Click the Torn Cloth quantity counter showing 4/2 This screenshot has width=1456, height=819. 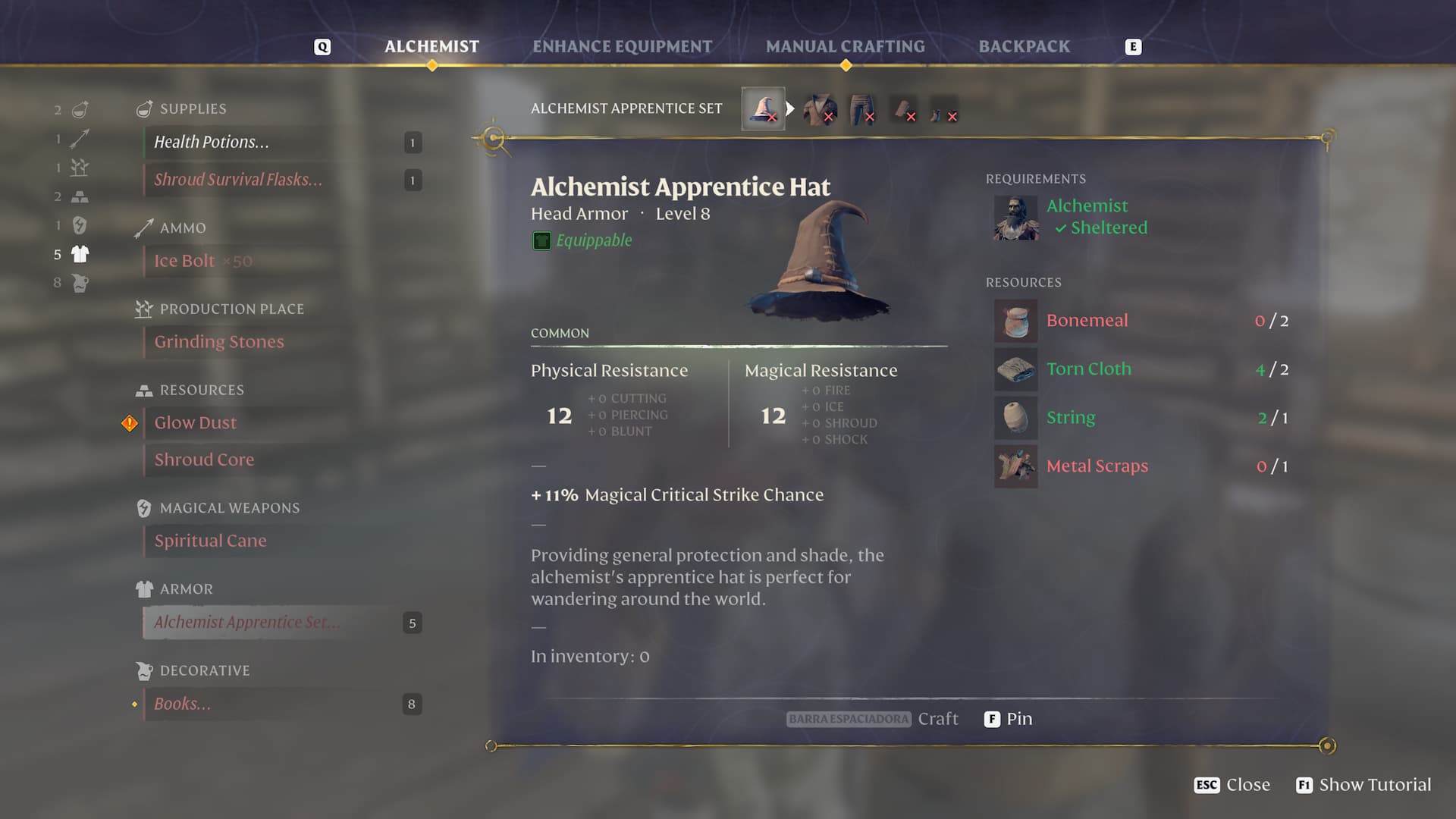pyautogui.click(x=1271, y=370)
